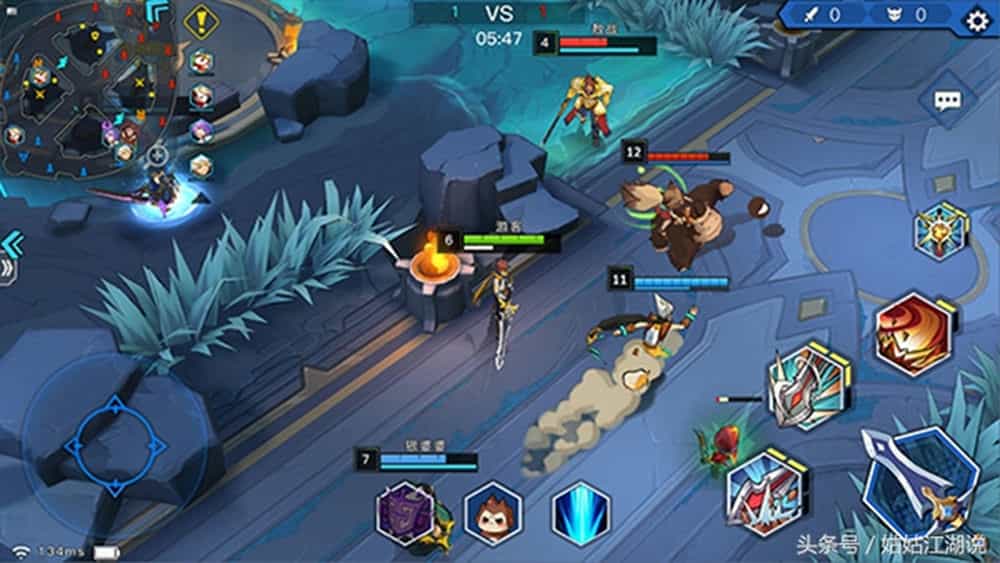
Task: Use the silver horned helmet skill
Action: 808,386
